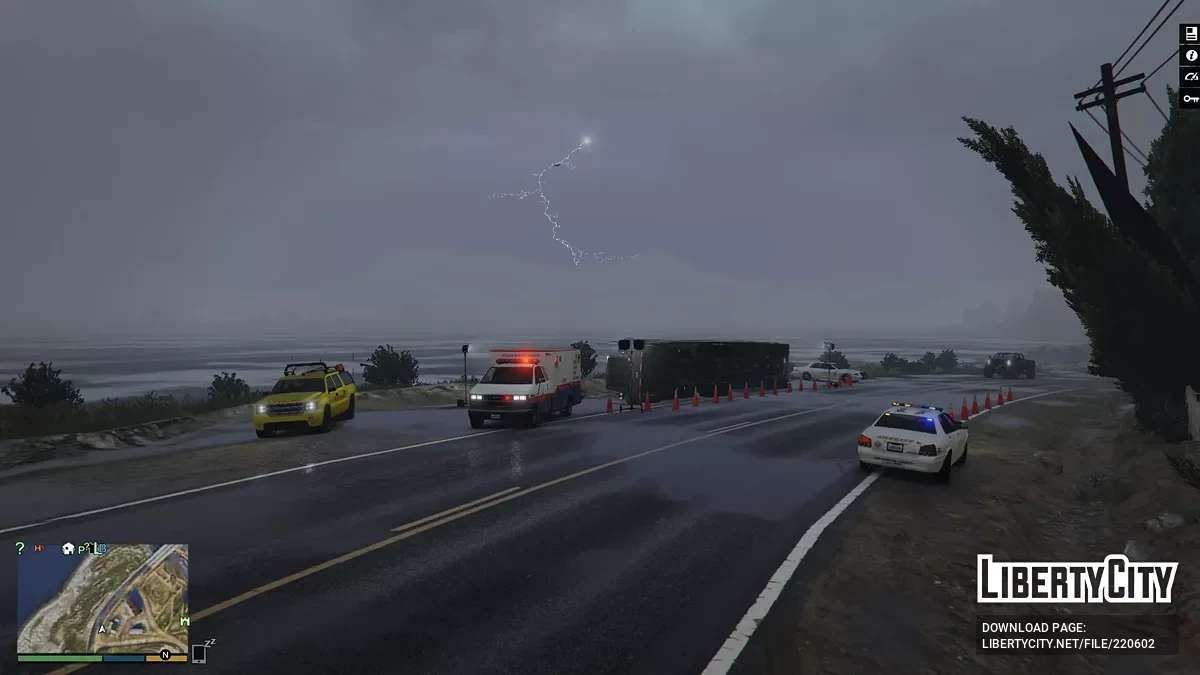1200x675 pixels.
Task: Click the key icon
Action: click(x=1190, y=98)
